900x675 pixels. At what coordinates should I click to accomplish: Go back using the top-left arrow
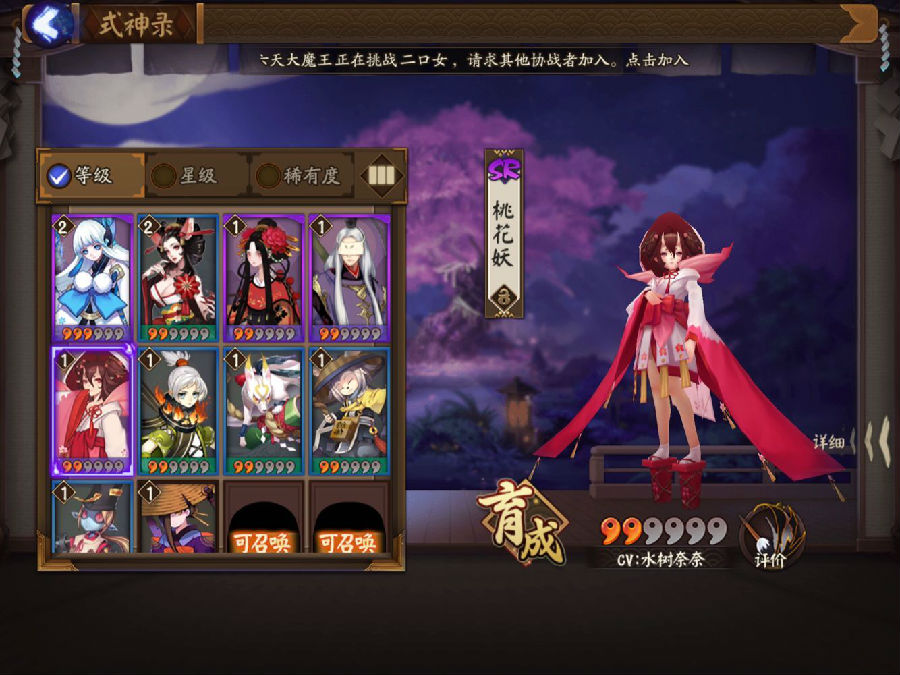46,23
